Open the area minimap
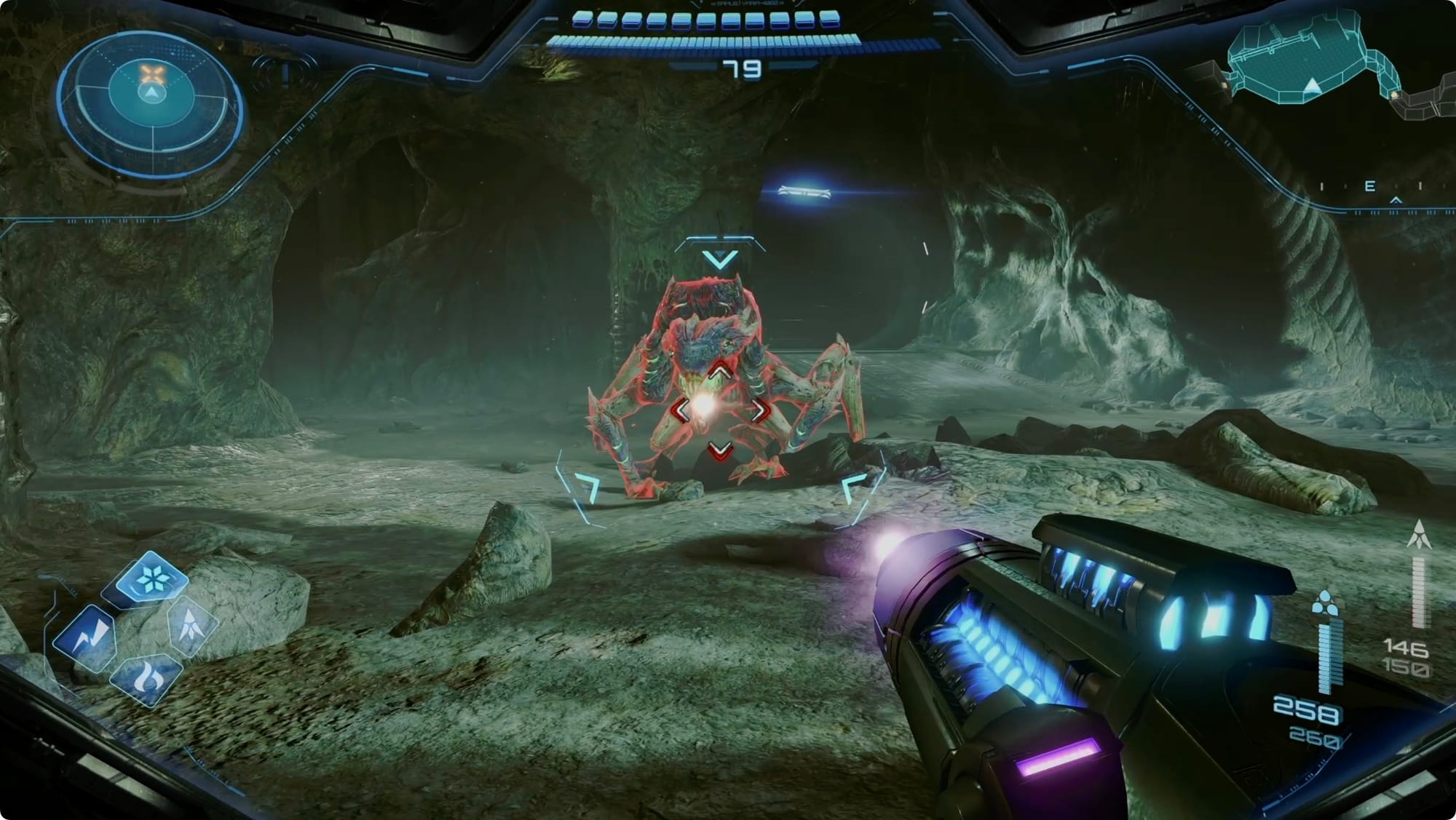1456x820 pixels. click(1310, 62)
